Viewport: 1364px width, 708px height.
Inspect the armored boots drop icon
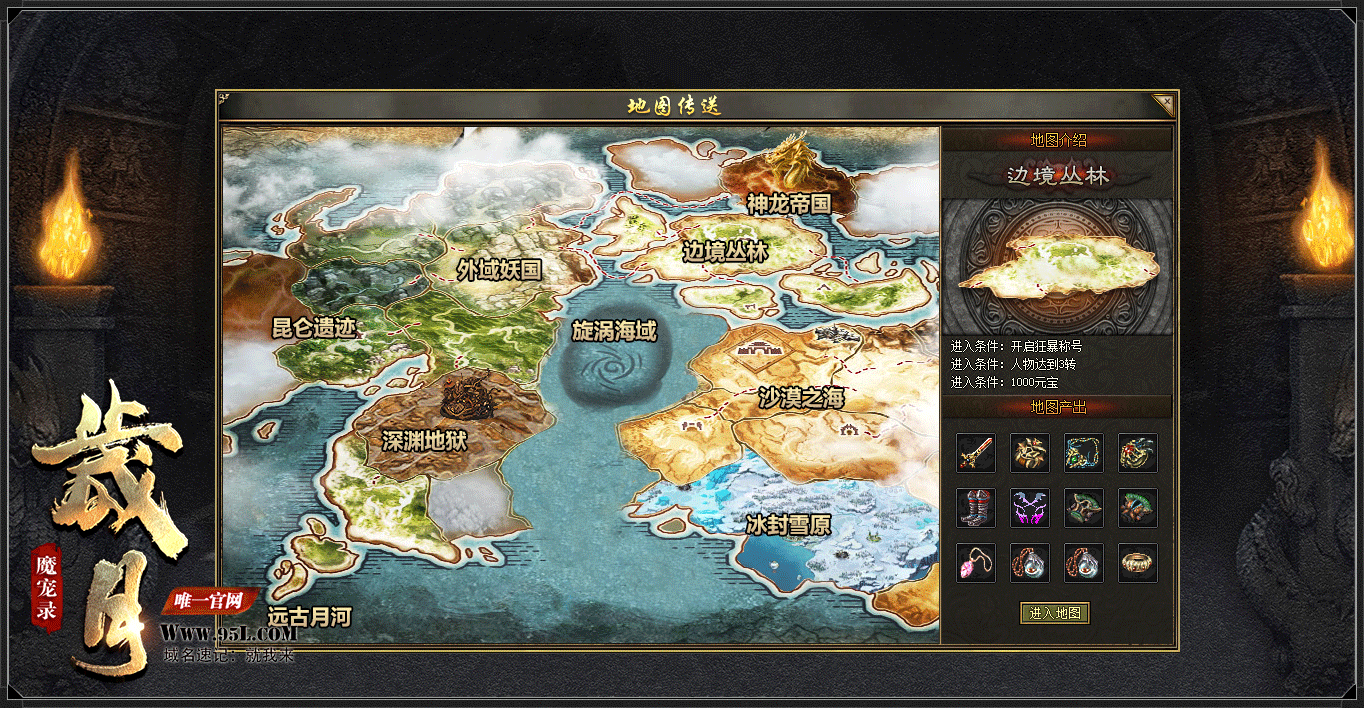pos(975,508)
